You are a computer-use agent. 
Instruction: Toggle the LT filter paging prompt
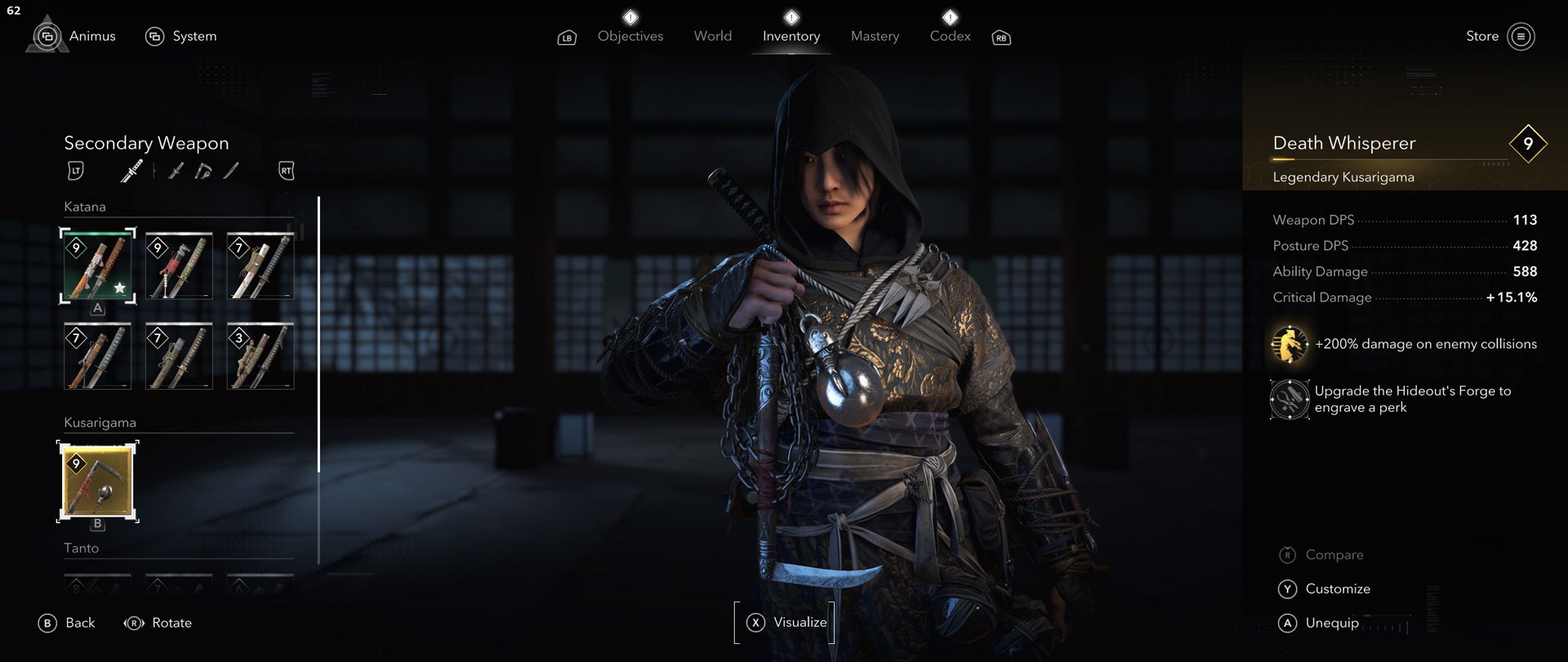point(75,170)
